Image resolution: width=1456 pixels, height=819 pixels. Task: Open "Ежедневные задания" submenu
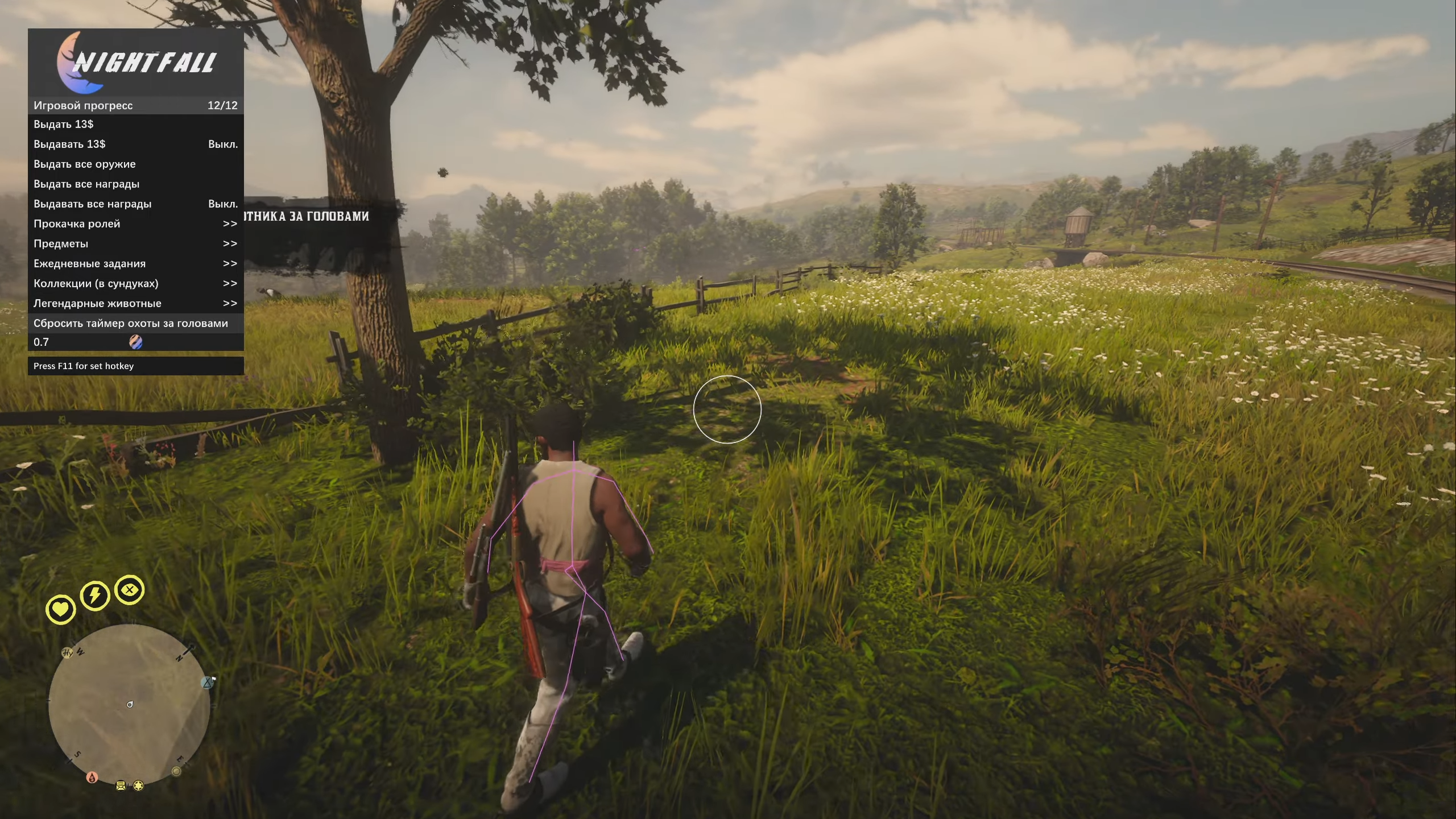coord(135,263)
